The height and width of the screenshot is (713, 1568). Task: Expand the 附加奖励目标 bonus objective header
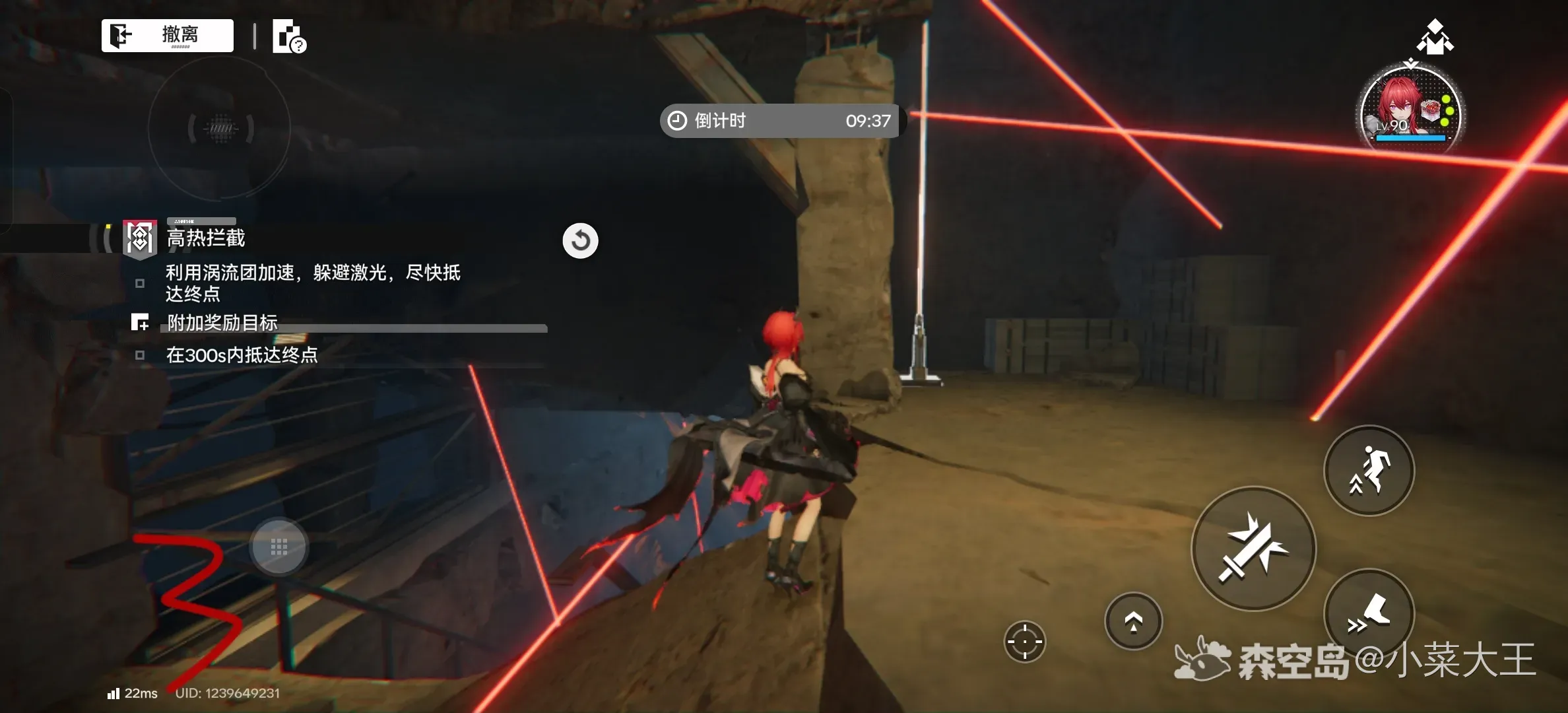click(x=222, y=323)
